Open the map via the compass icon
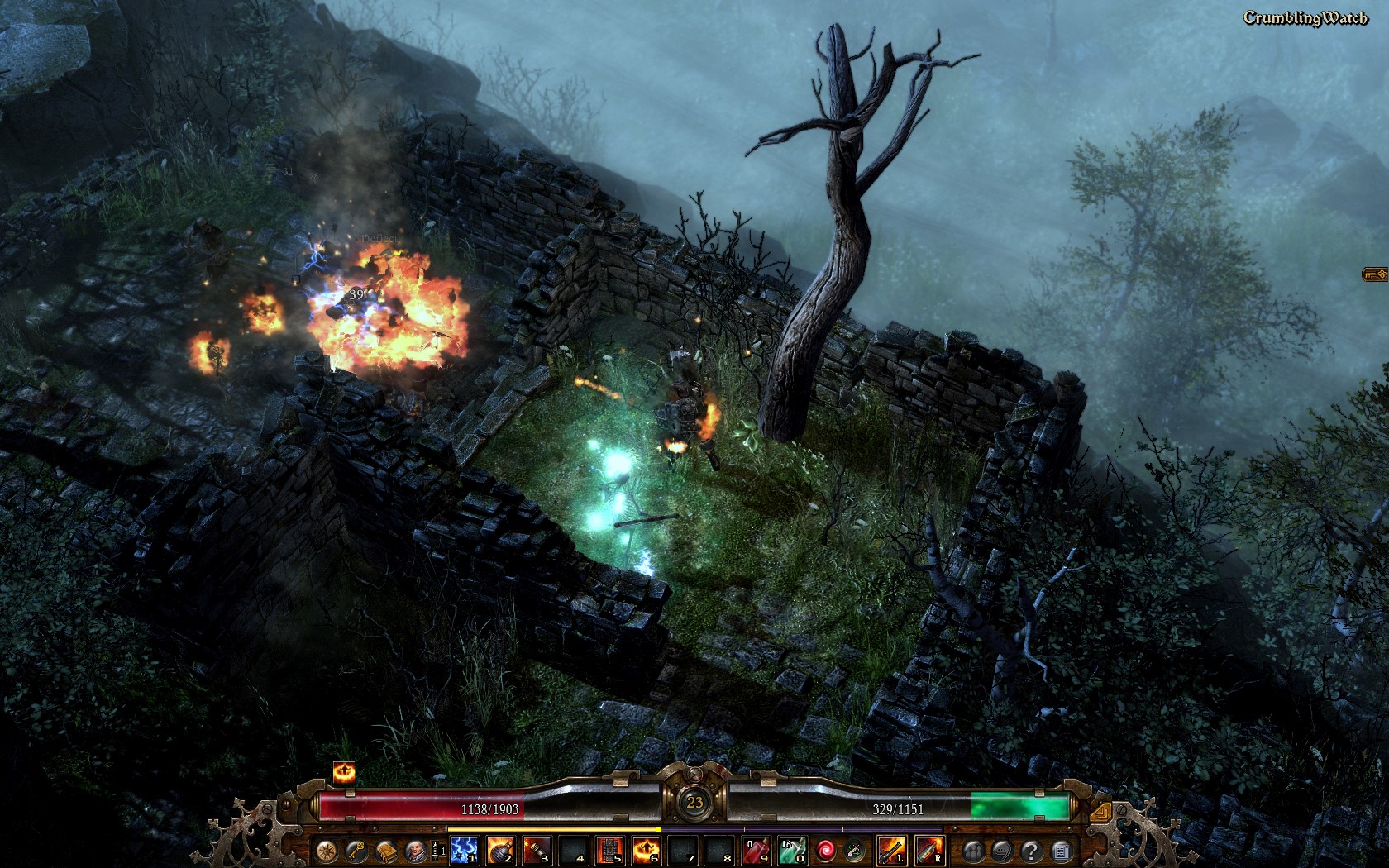This screenshot has width=1389, height=868. [x=328, y=851]
